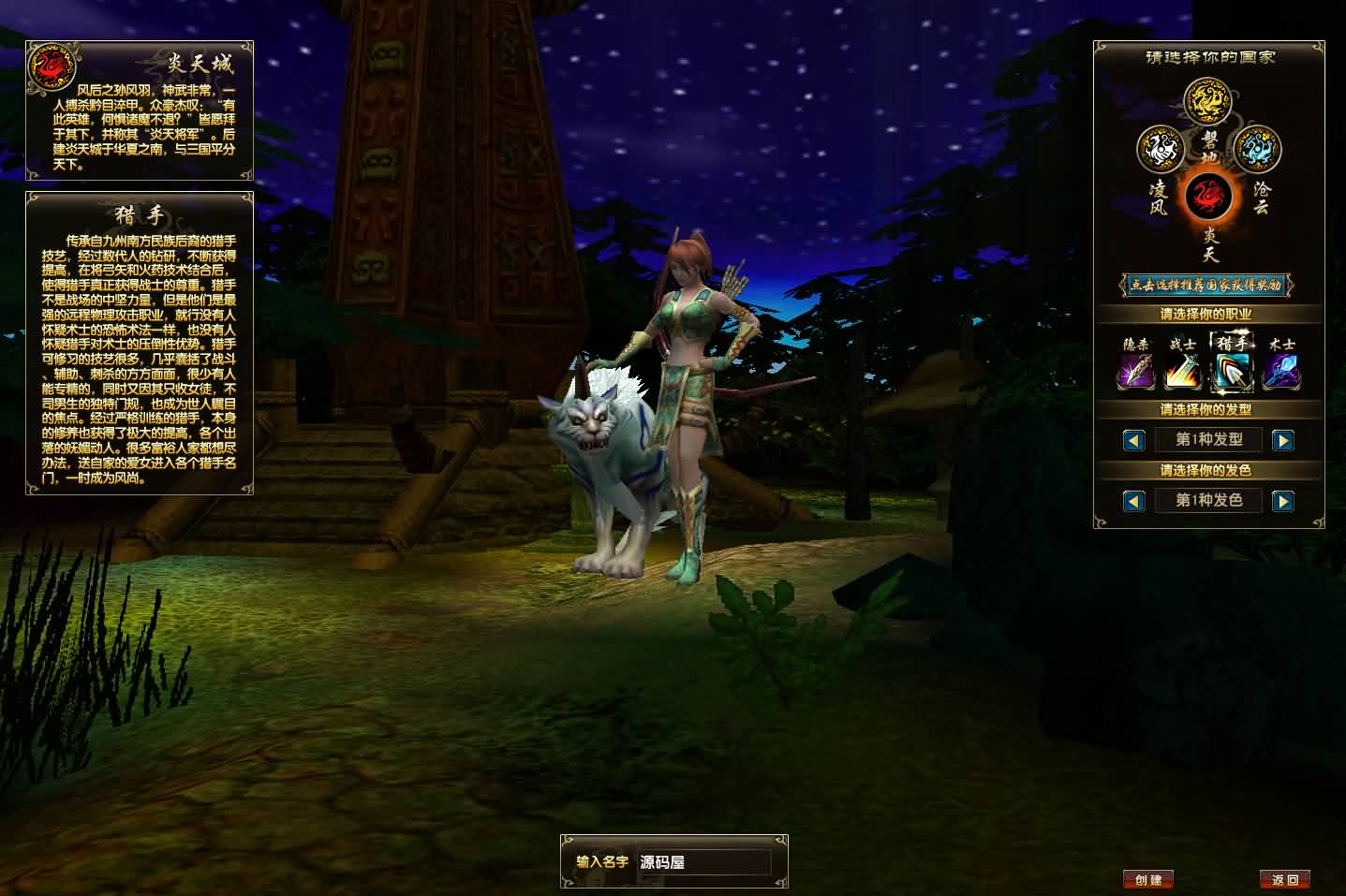Open the 第1种发型 hairstyle selector box
Screen dimensions: 1346x896
coord(1209,440)
